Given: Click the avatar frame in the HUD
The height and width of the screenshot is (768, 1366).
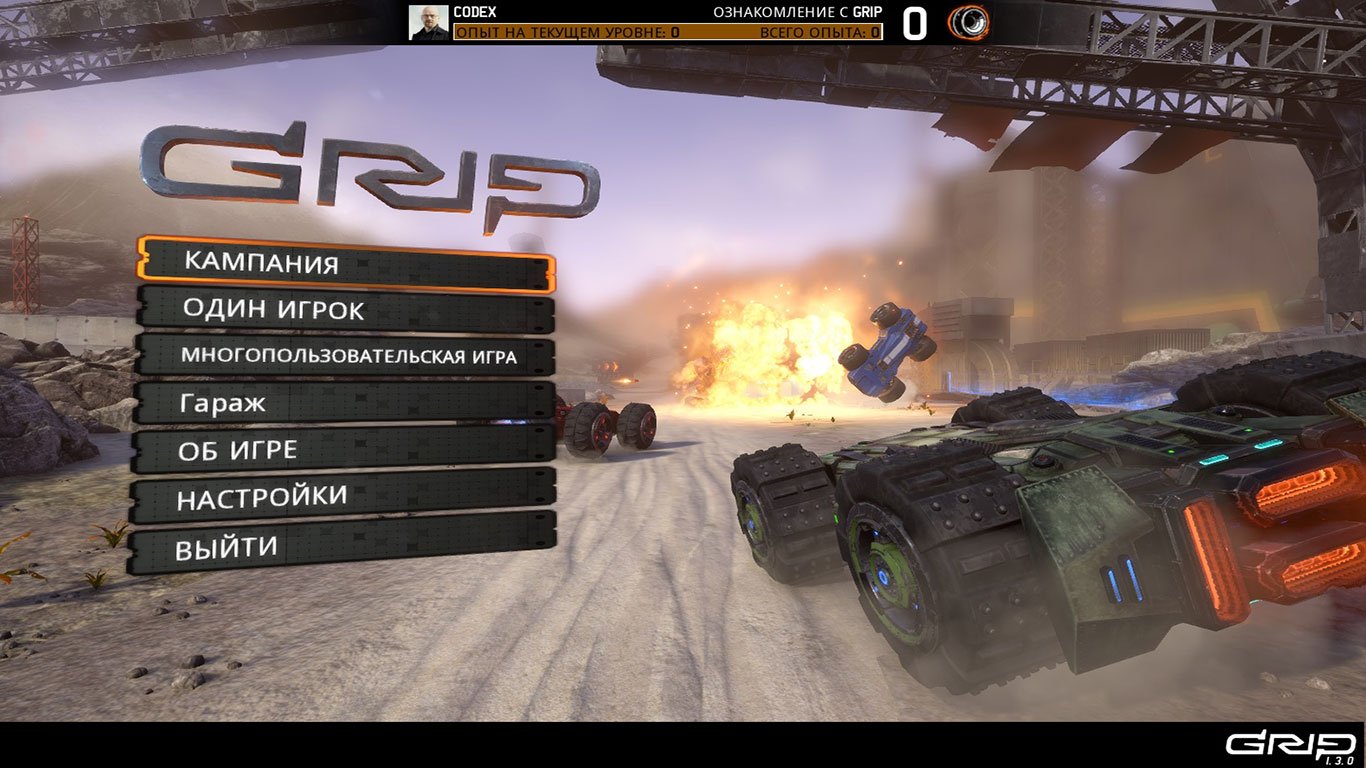Looking at the screenshot, I should (x=427, y=21).
